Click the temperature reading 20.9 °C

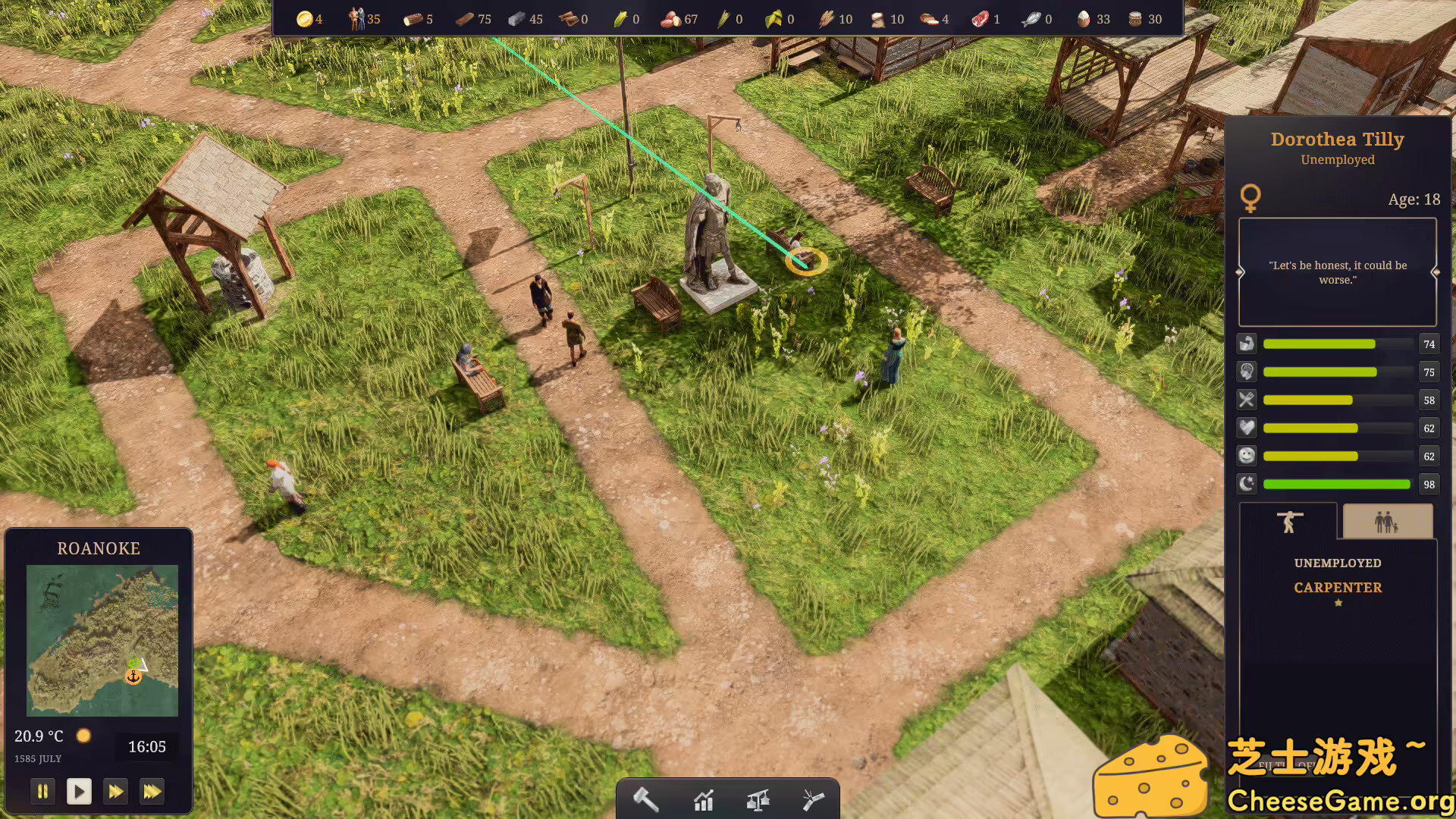coord(38,736)
